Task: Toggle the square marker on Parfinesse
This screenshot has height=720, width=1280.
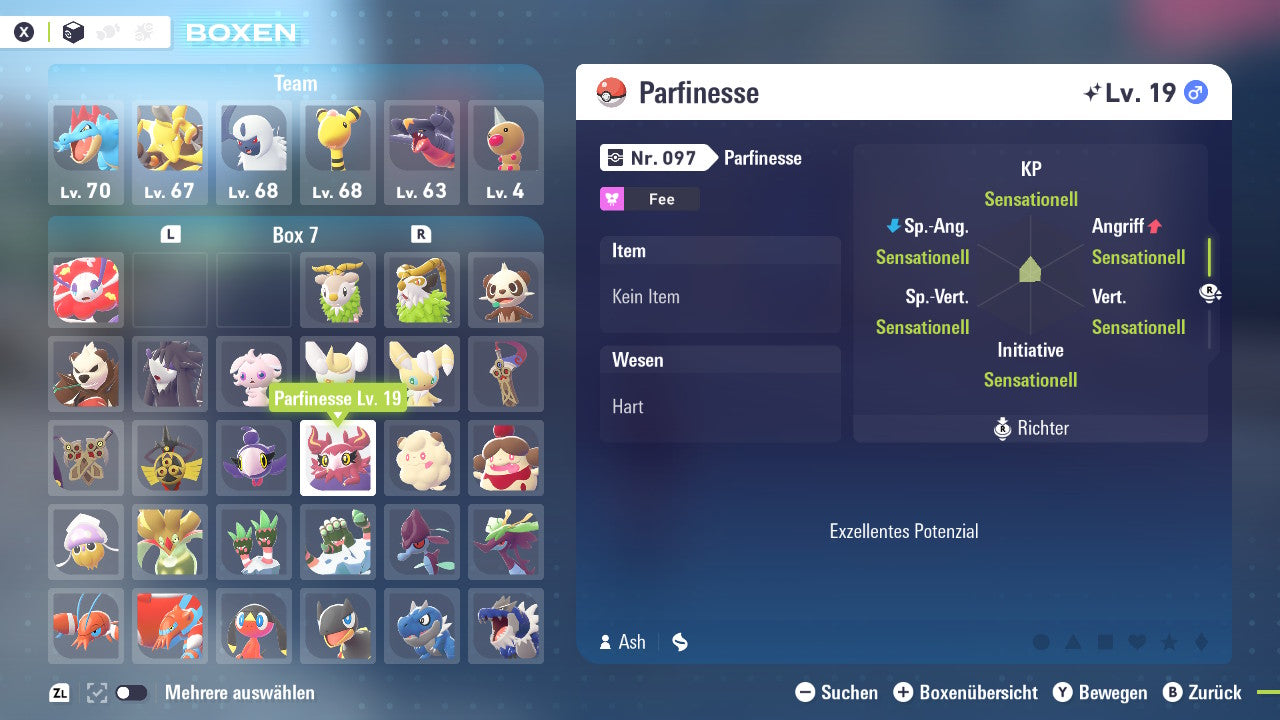Action: click(x=1107, y=641)
